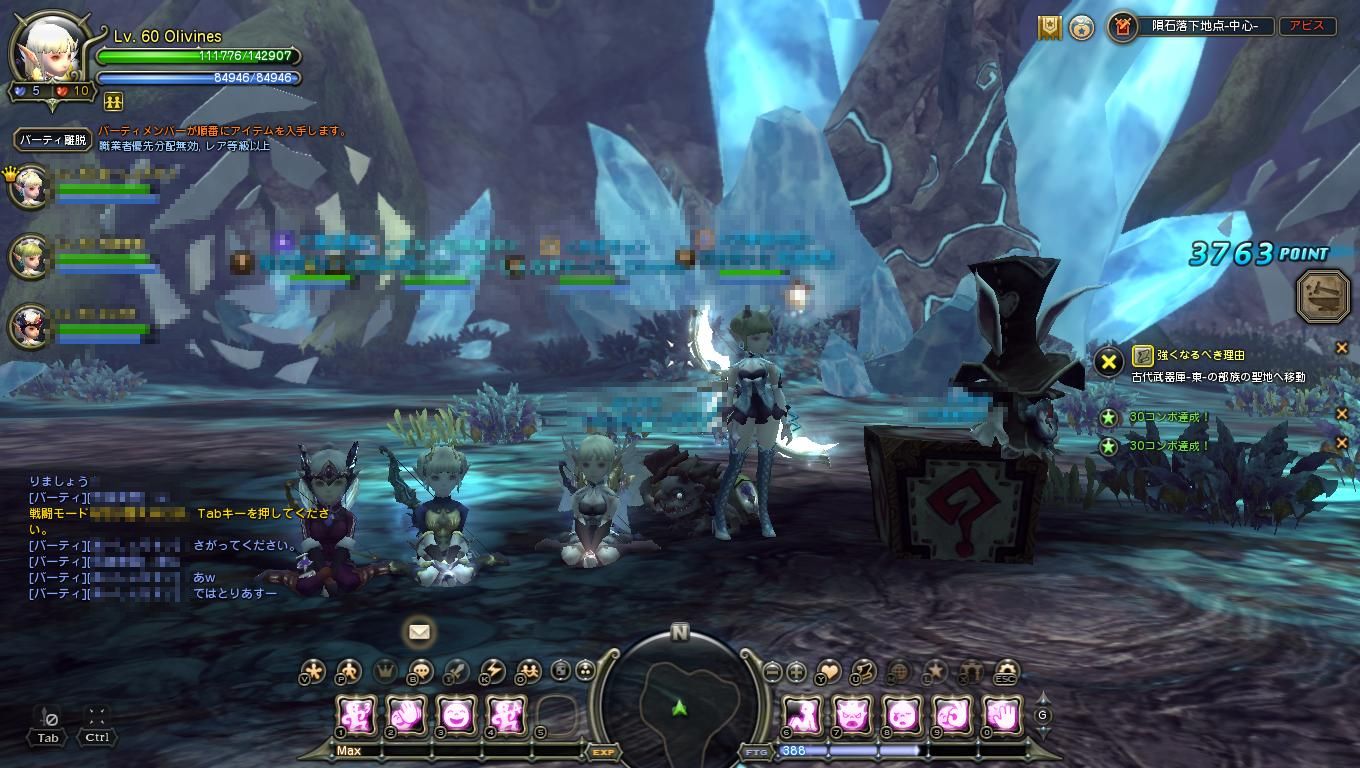Select the 強くなるべき理由 quest scroll icon
Image resolution: width=1360 pixels, height=768 pixels.
(1143, 355)
